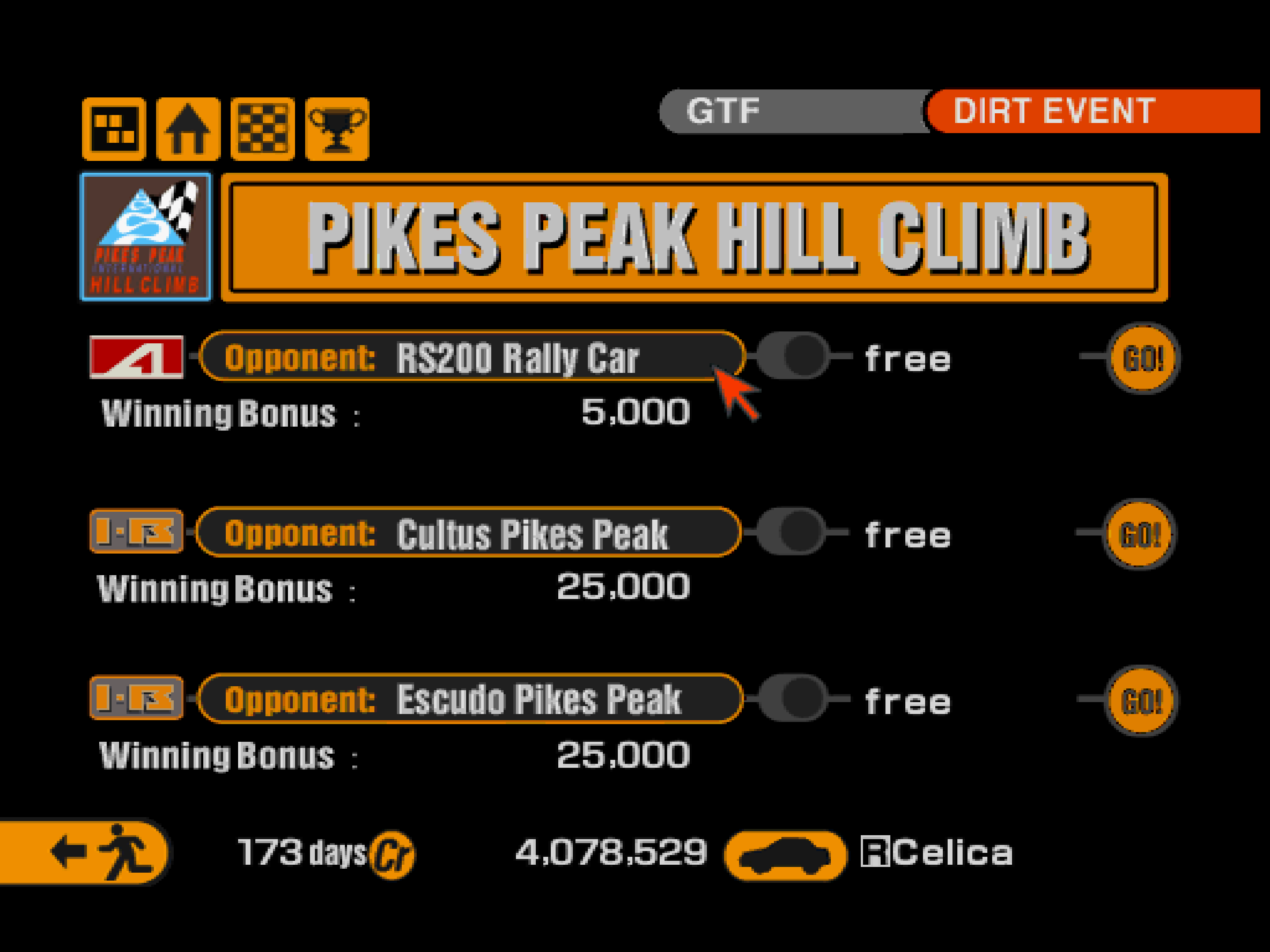Image resolution: width=1270 pixels, height=952 pixels.
Task: Open the map grid icon
Action: coord(114,129)
